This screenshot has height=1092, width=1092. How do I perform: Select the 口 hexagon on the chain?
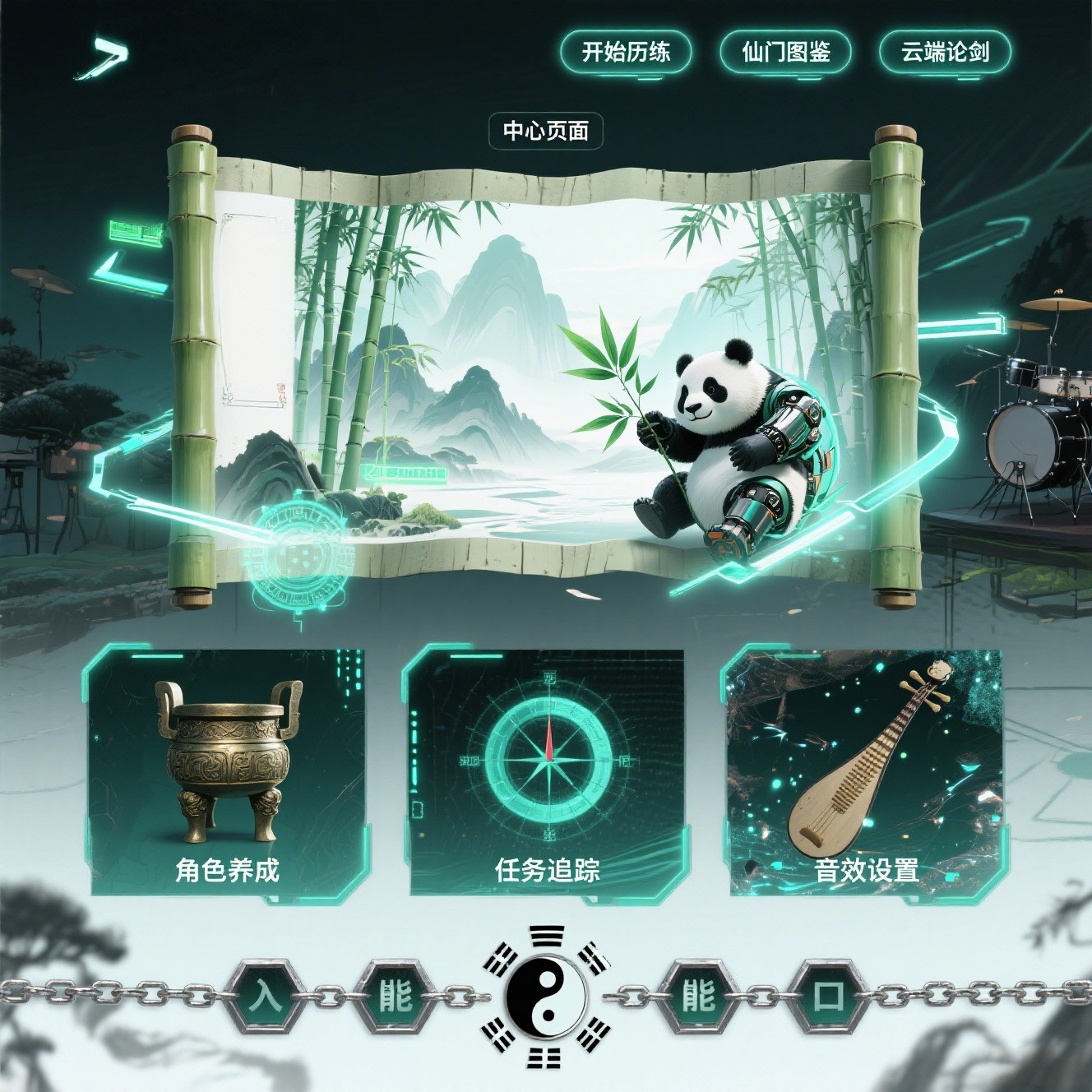click(x=828, y=996)
